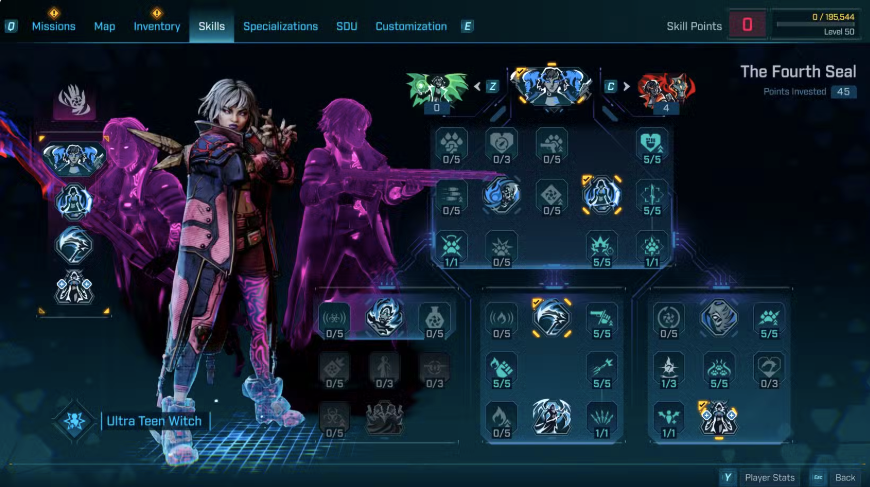Select the pistol skill node showing 5/5

[602, 318]
